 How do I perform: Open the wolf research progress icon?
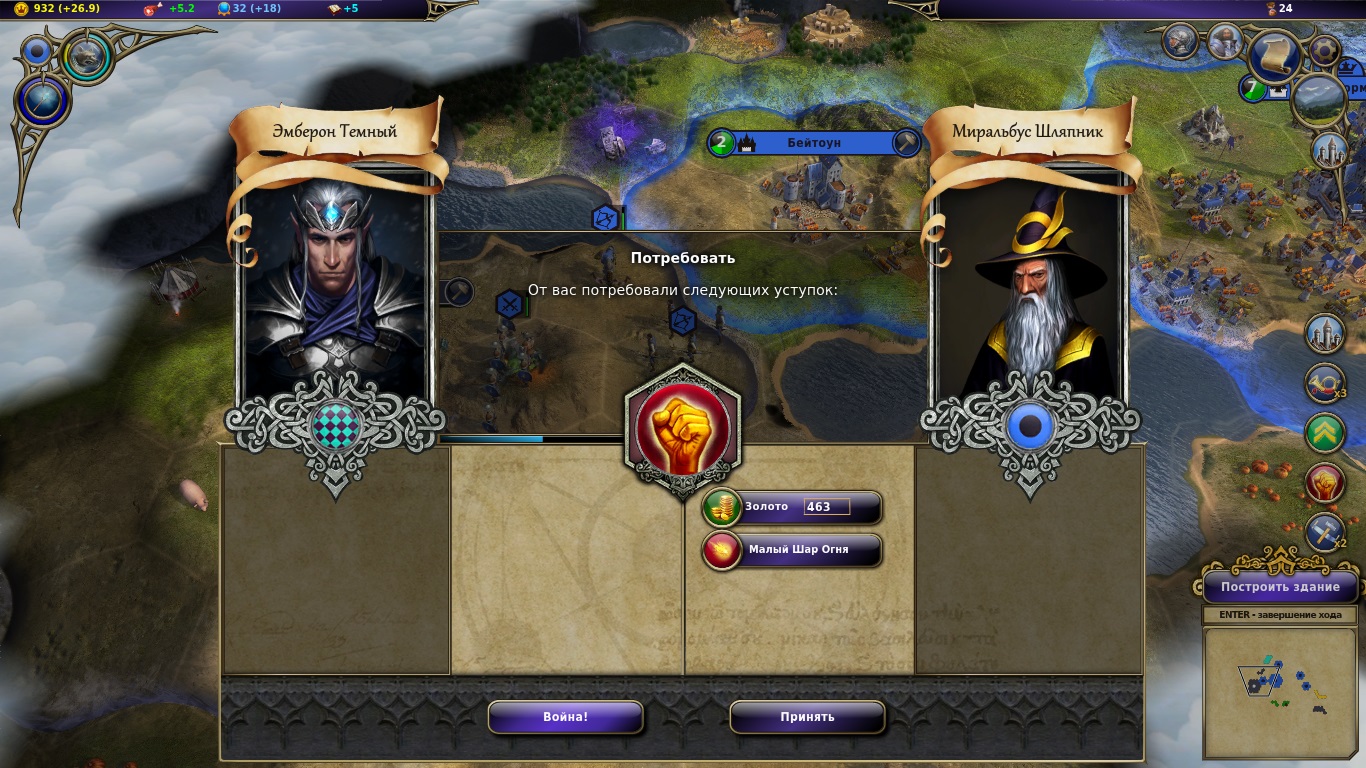click(89, 56)
